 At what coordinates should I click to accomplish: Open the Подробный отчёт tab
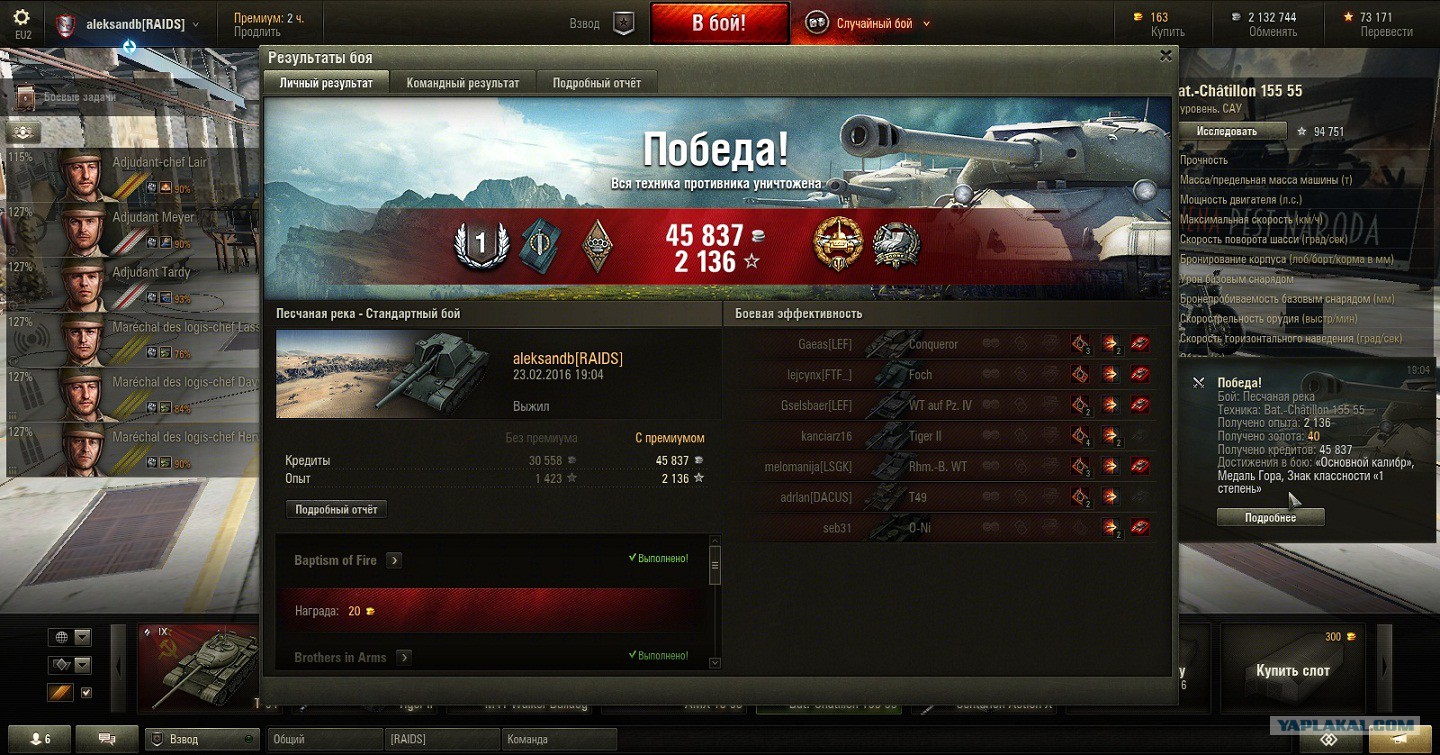tap(597, 83)
